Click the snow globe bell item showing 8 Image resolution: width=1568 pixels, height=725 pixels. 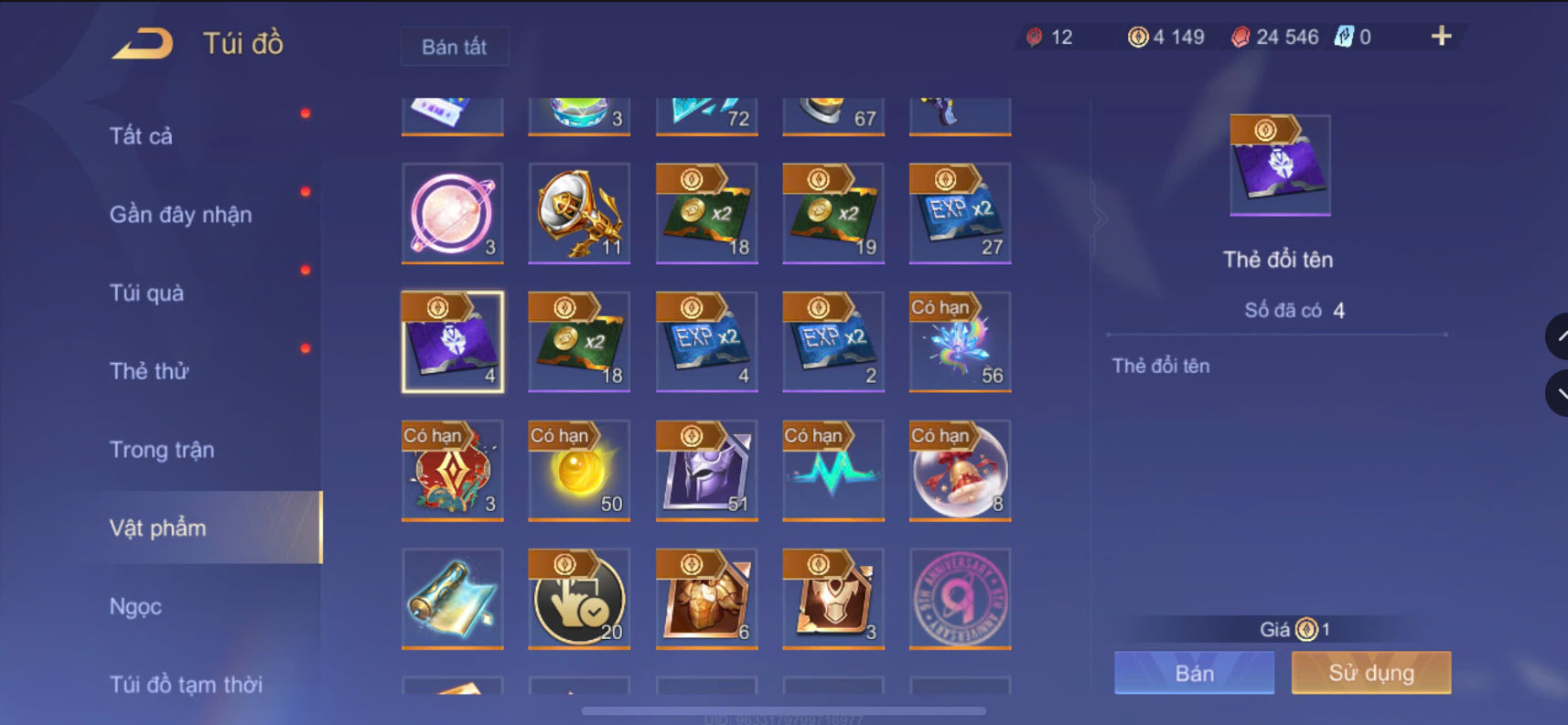click(x=959, y=471)
